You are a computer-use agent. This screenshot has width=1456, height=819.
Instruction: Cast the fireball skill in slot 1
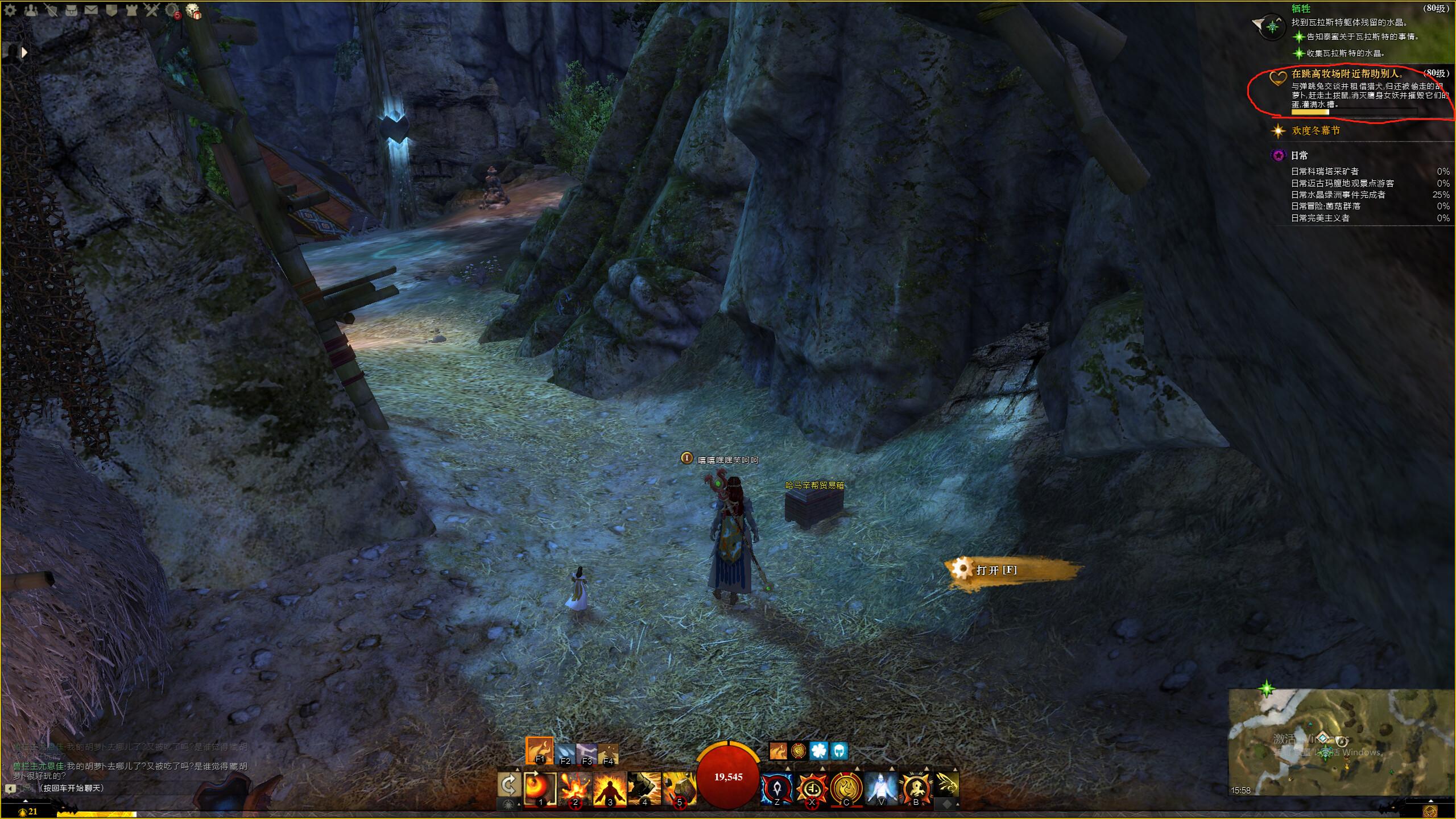(x=539, y=788)
